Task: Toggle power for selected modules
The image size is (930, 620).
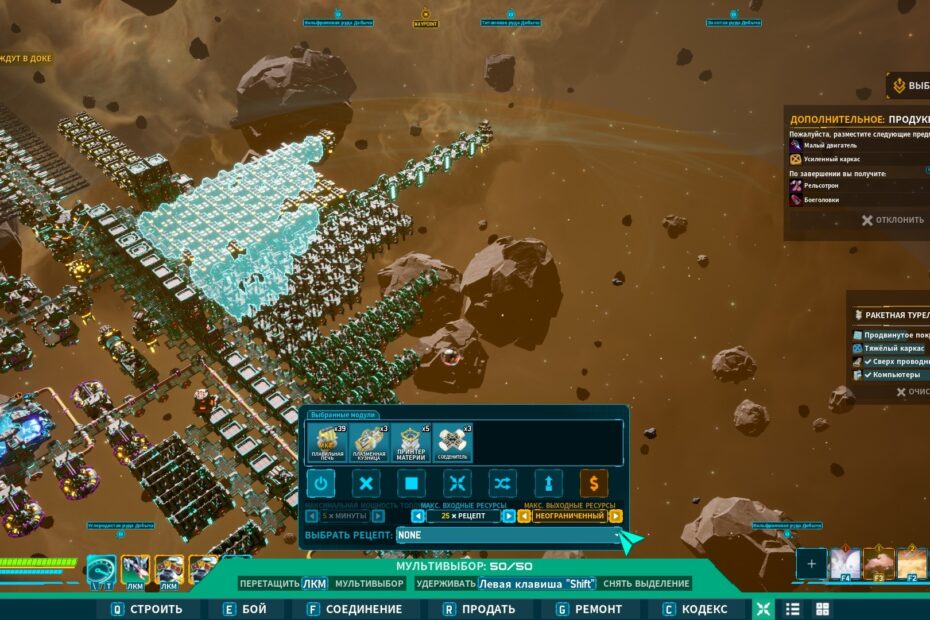Action: pos(320,484)
